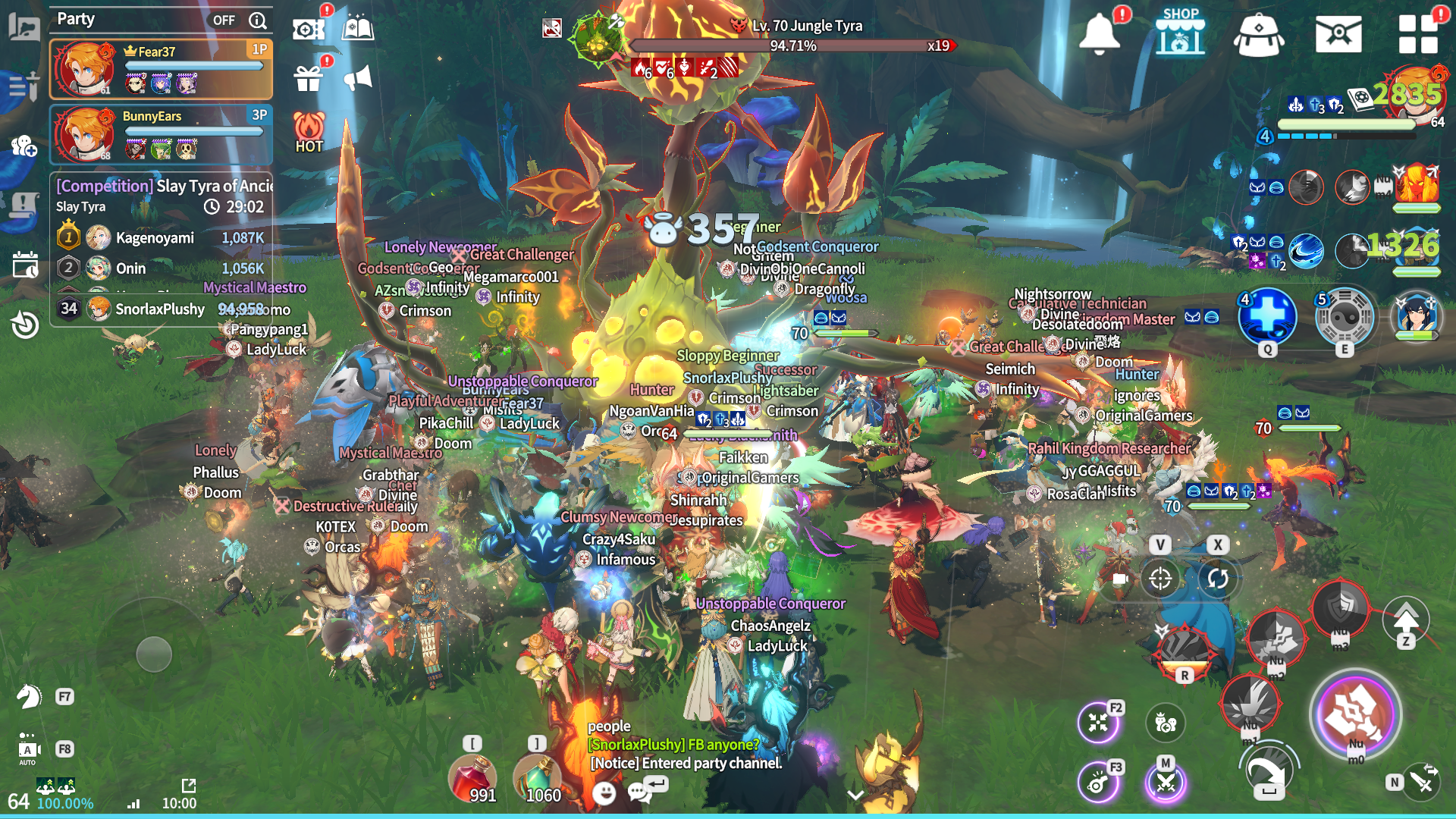Open the main grid menu

point(1417,34)
